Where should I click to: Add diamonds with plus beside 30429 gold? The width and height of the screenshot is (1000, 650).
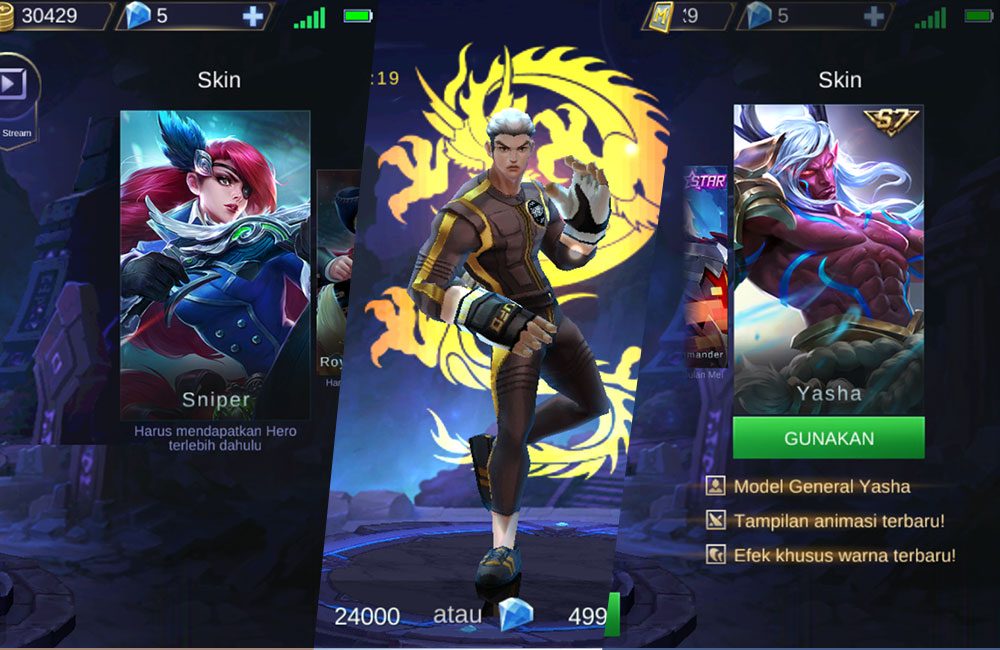(253, 16)
